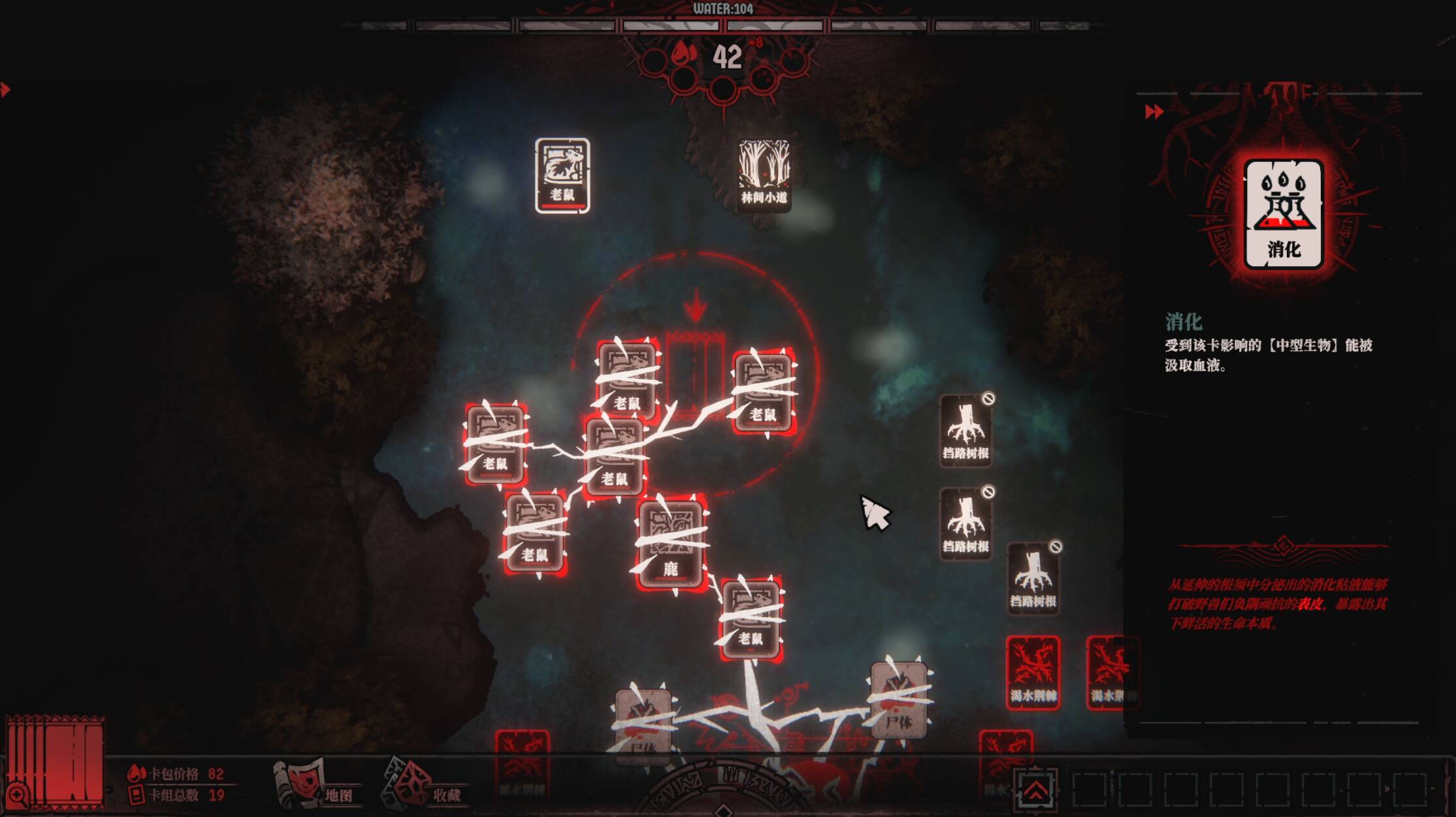Screen dimensions: 1456x817
Task: Choose the 鹿 deer card
Action: pos(671,544)
